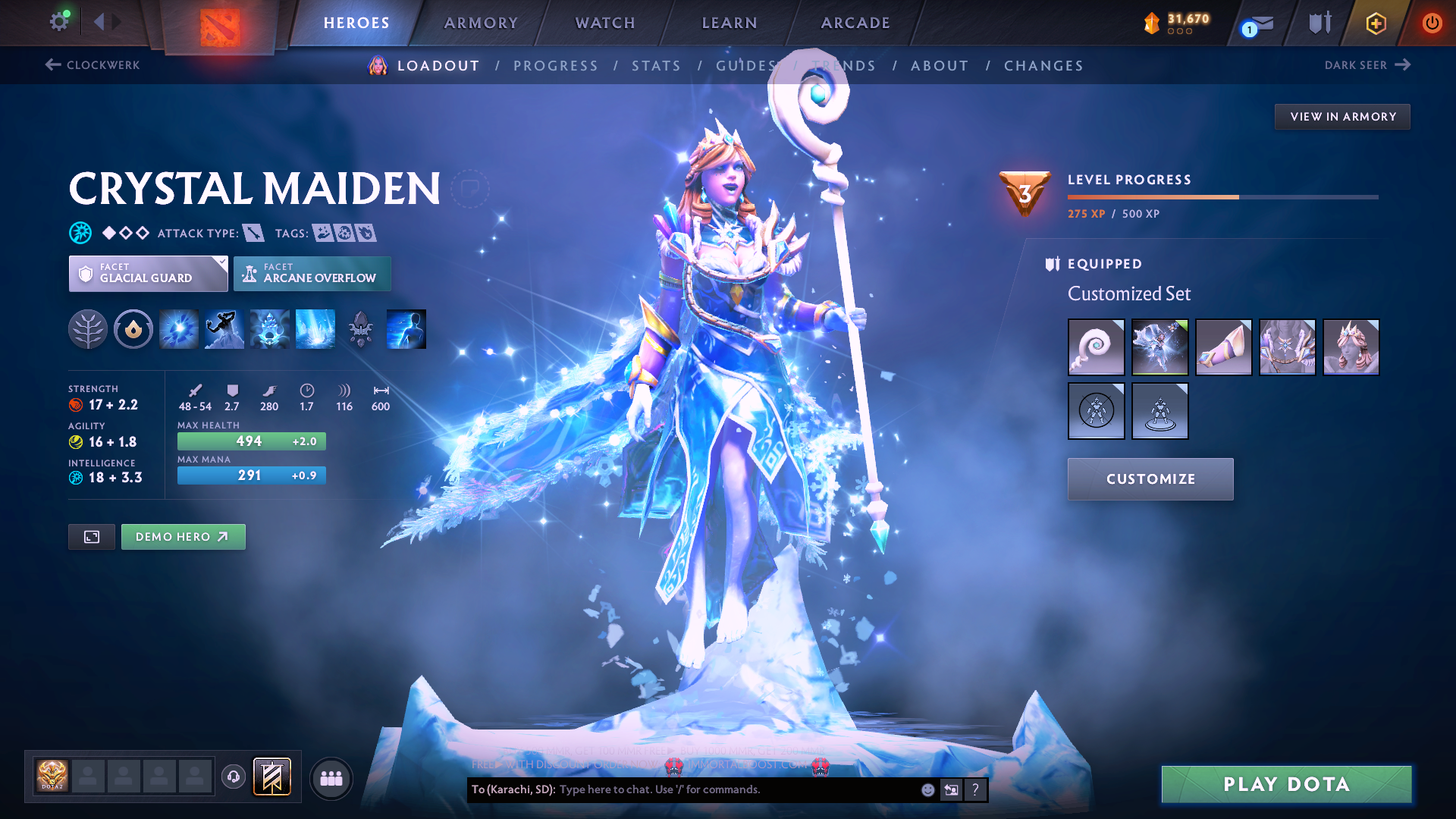Start matchmaking with Play Dota
The image size is (1456, 819).
1286,784
